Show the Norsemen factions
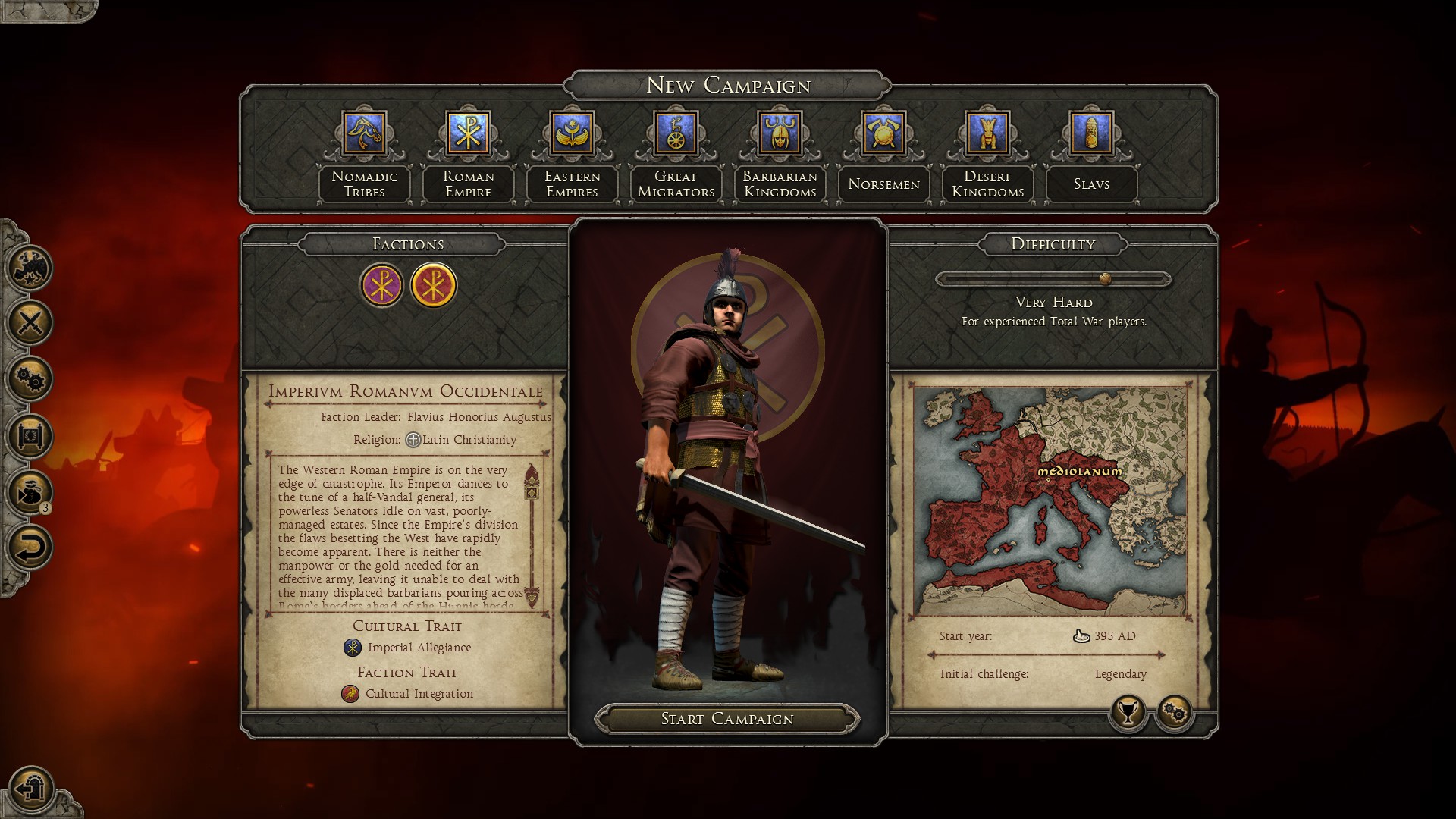Viewport: 1456px width, 819px height. point(883,133)
